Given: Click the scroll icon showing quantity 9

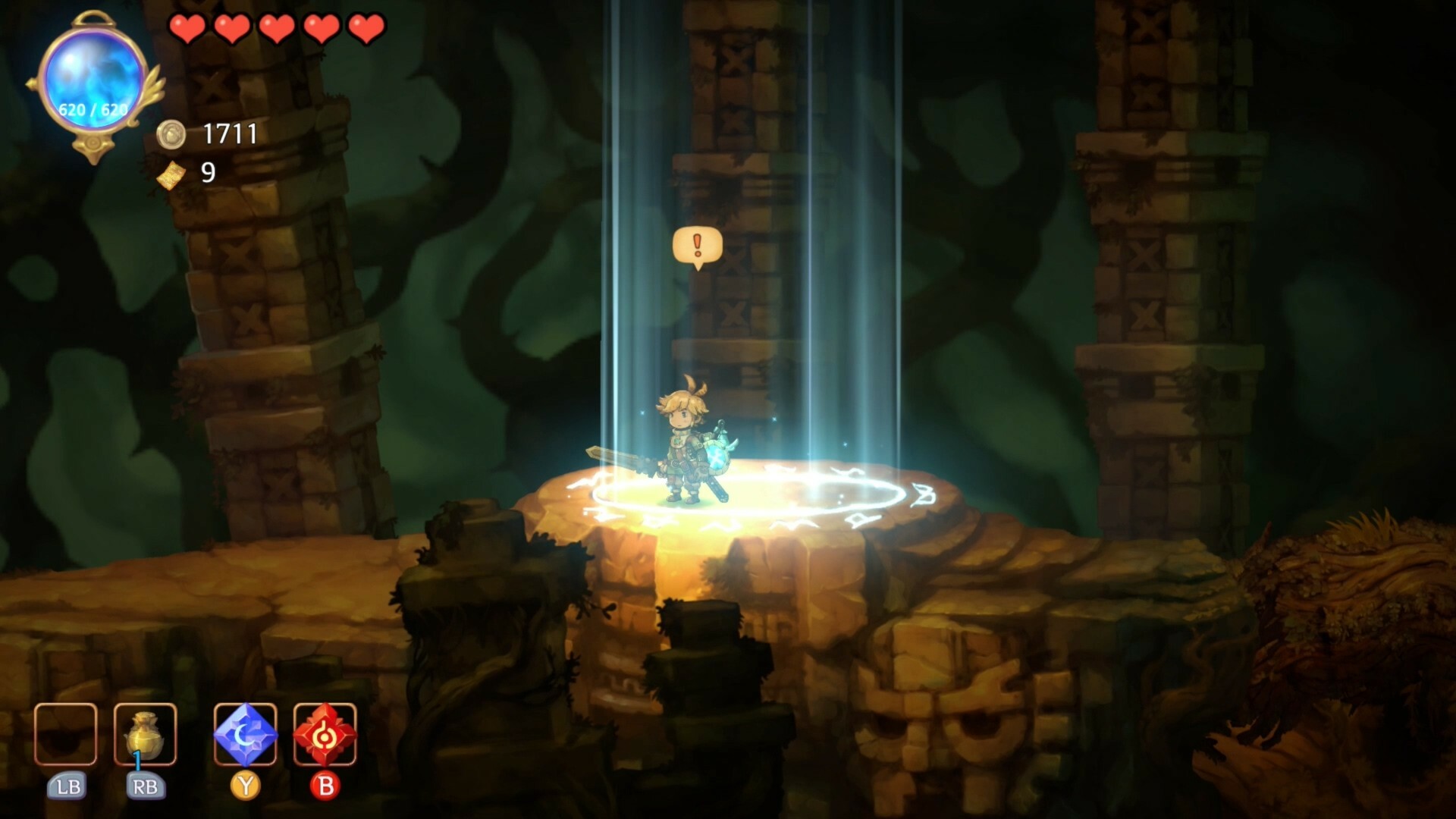Looking at the screenshot, I should pyautogui.click(x=173, y=176).
